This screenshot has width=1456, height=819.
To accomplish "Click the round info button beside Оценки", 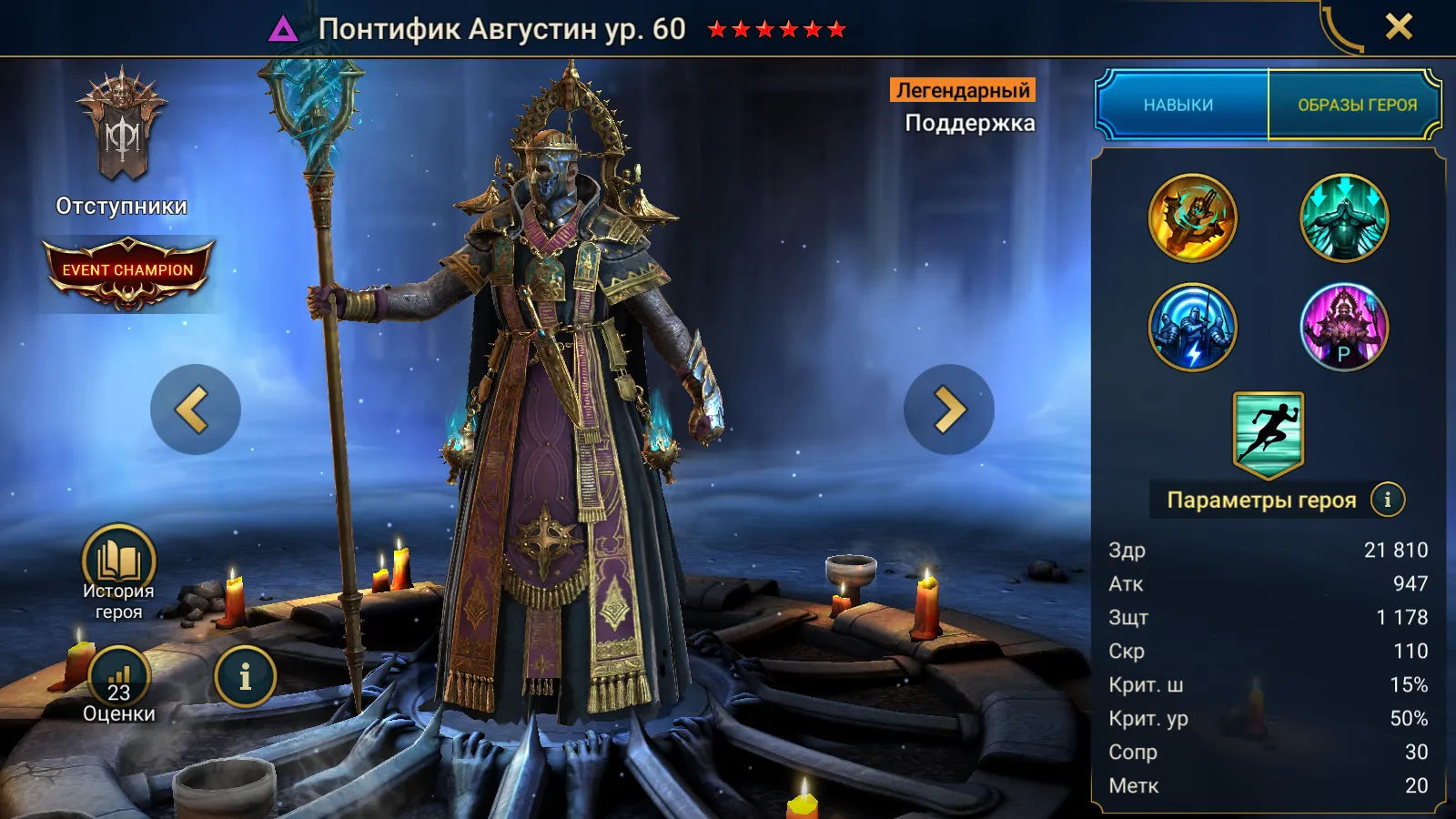I will click(x=245, y=677).
